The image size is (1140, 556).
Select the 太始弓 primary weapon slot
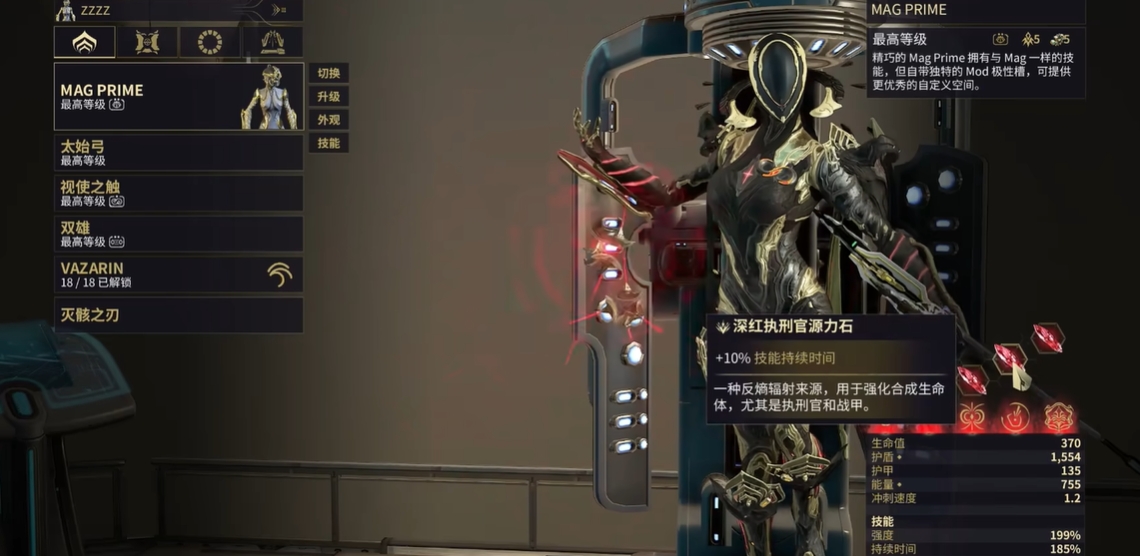coord(178,153)
